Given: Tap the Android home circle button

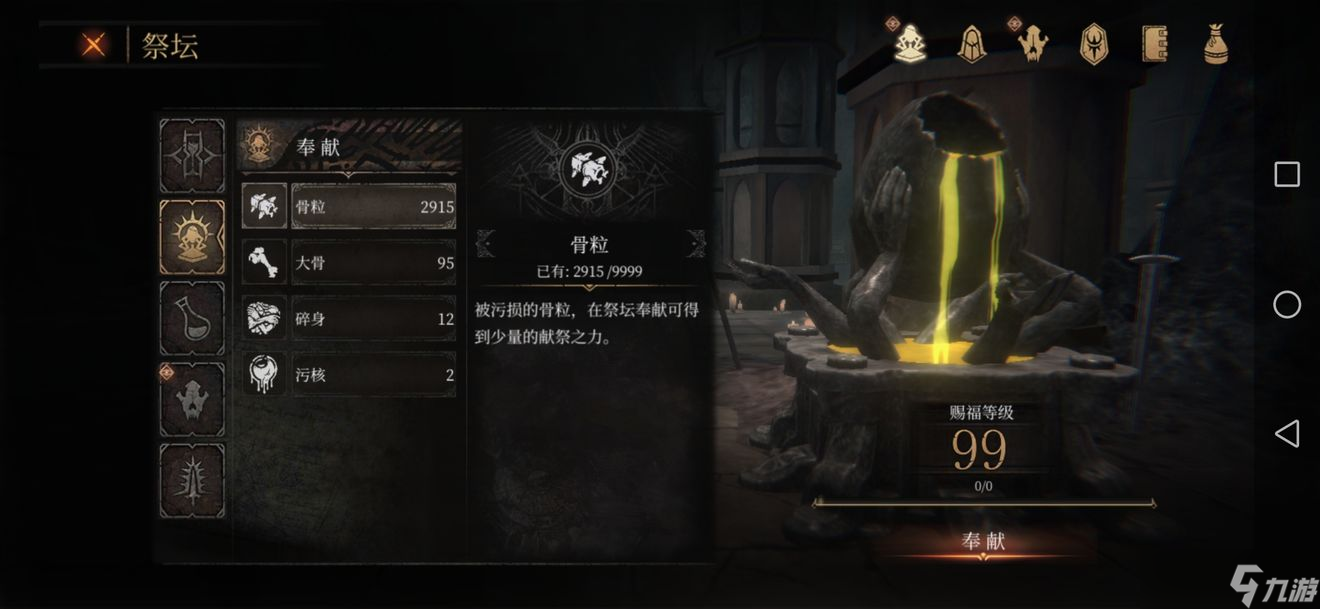Looking at the screenshot, I should [1287, 304].
